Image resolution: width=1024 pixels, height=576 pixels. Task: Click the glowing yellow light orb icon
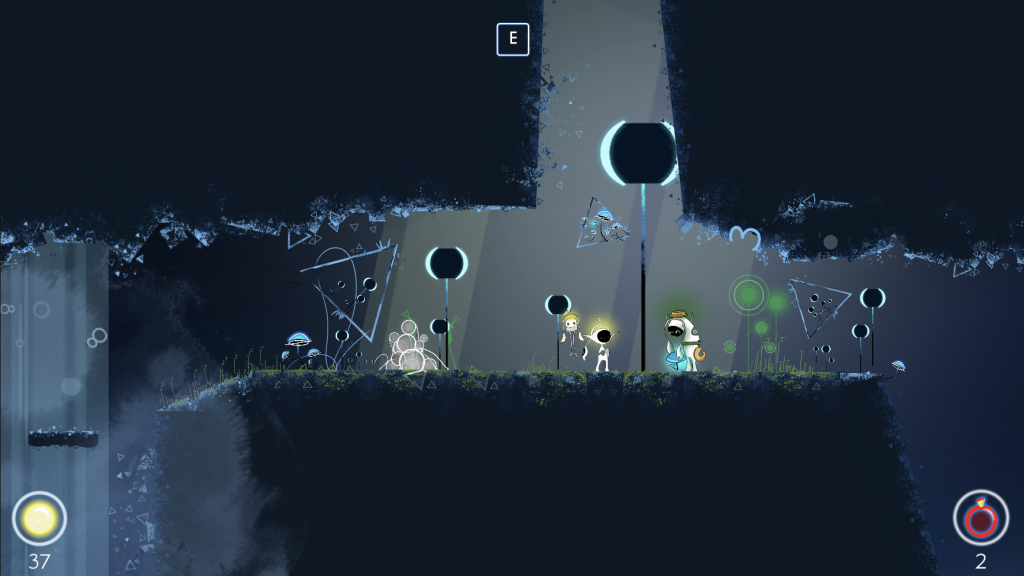pos(39,518)
